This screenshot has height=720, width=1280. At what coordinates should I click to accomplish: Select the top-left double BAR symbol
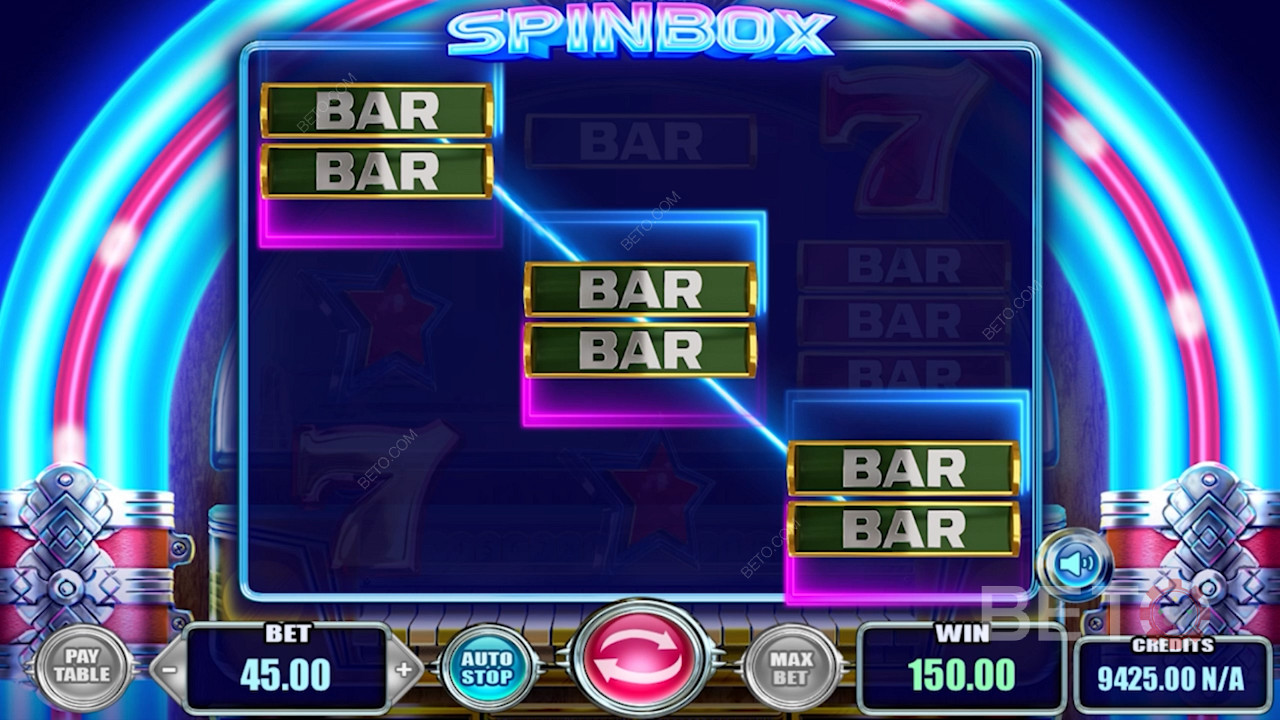[x=375, y=140]
